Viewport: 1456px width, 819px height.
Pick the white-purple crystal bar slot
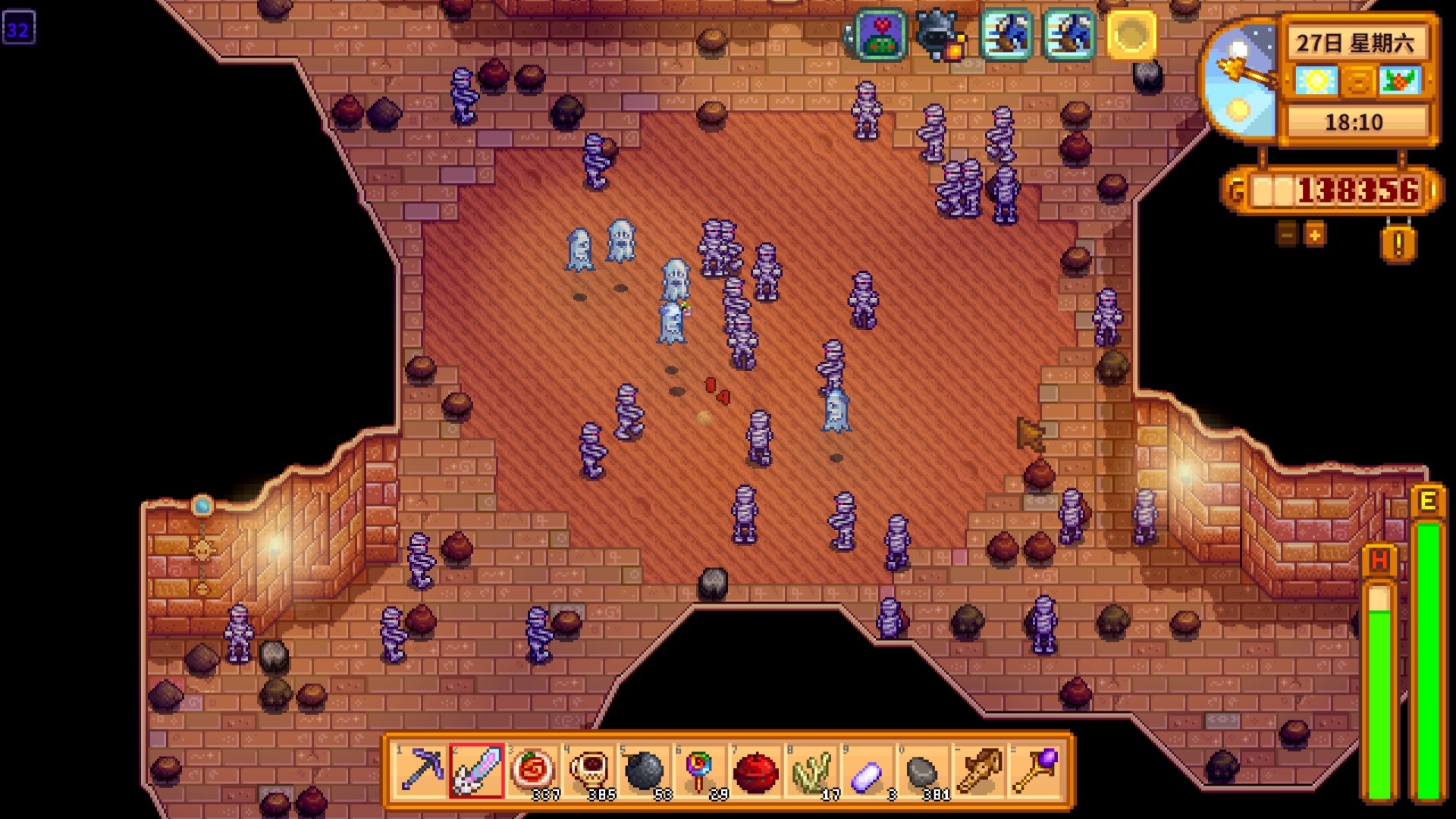pyautogui.click(x=867, y=770)
